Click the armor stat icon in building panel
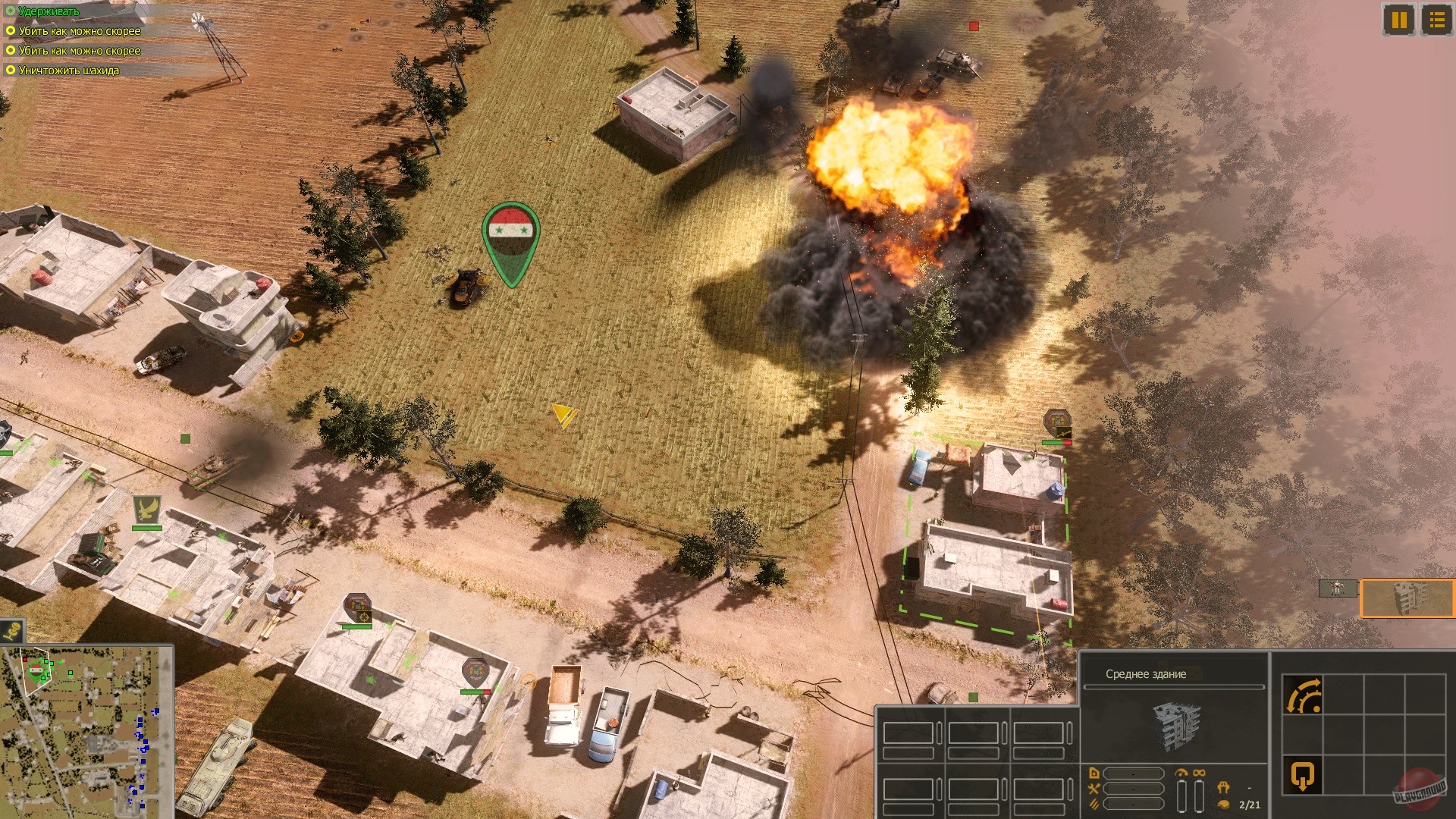The height and width of the screenshot is (819, 1456). 1096,774
